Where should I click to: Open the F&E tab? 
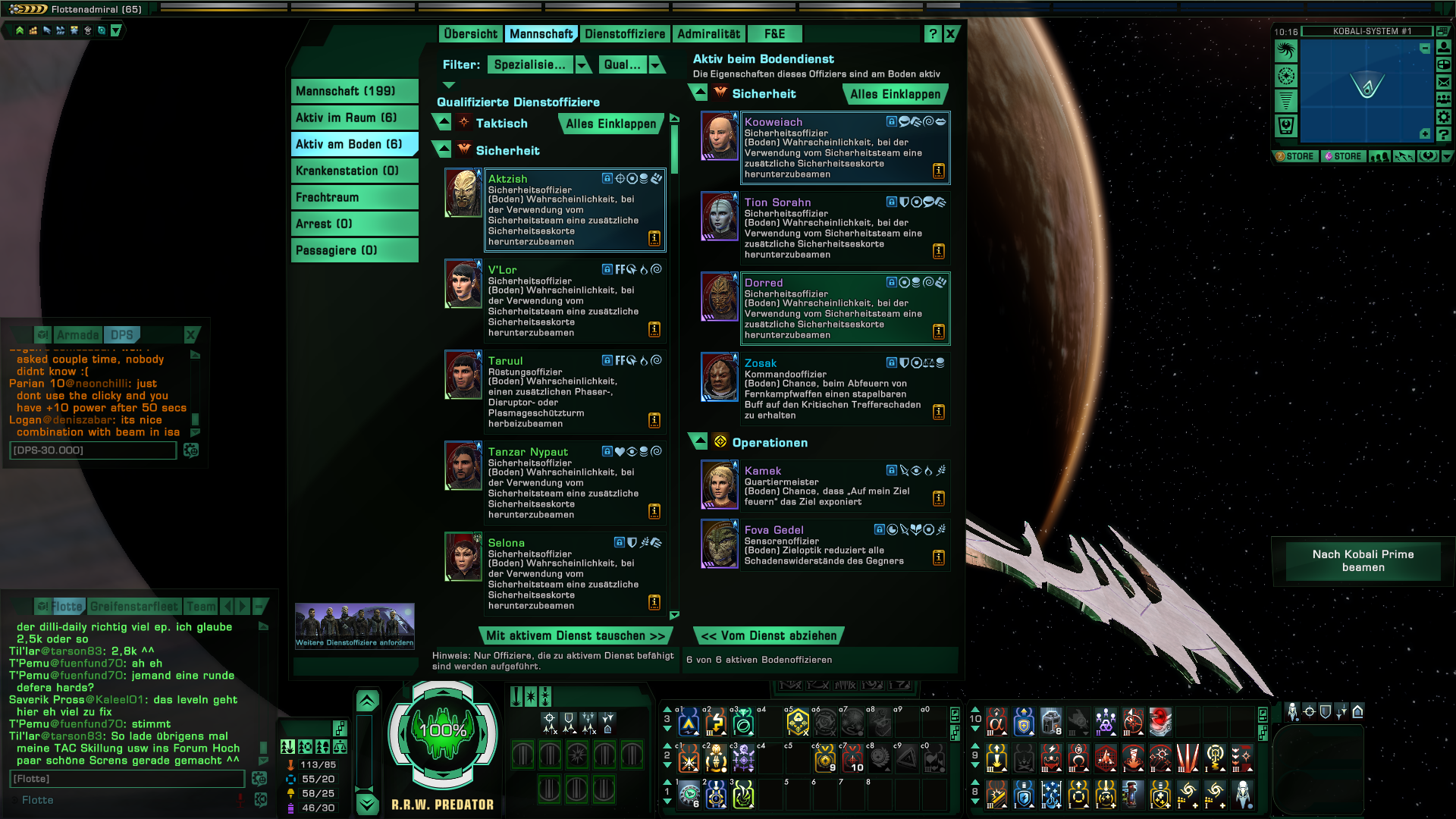[x=774, y=34]
